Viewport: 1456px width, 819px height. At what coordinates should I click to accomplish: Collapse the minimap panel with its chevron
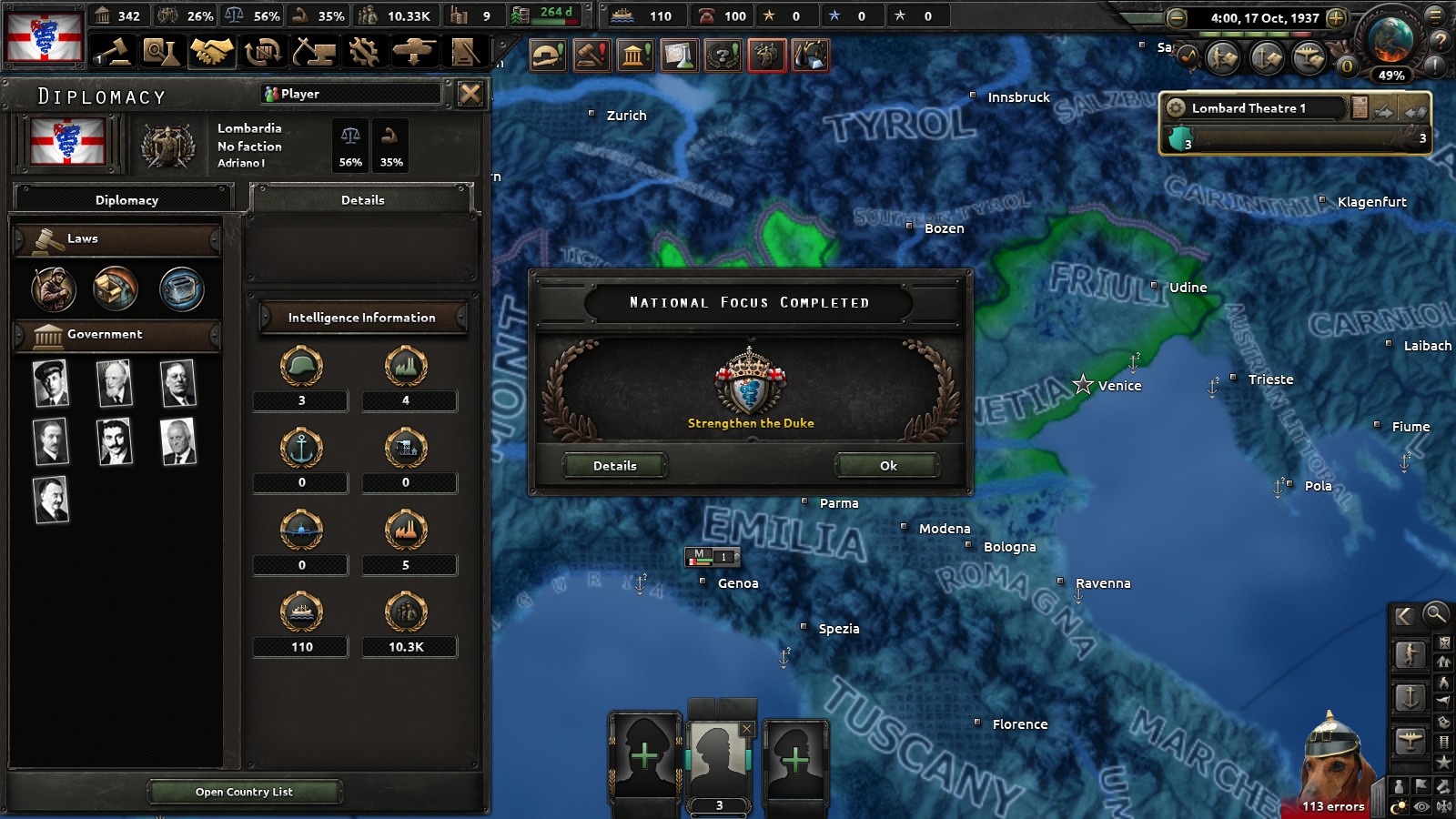tap(1404, 616)
